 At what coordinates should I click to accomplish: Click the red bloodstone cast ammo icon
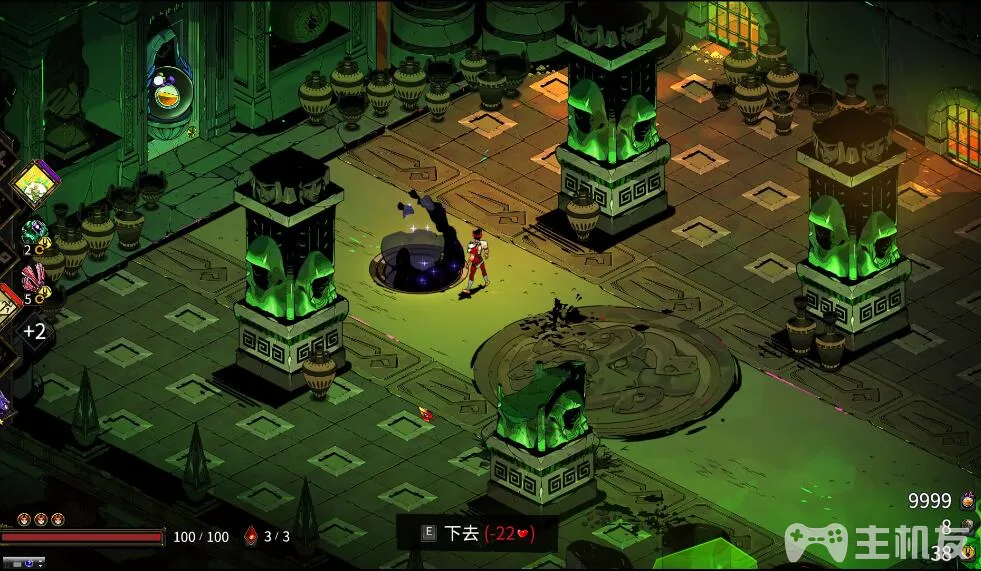(x=251, y=536)
